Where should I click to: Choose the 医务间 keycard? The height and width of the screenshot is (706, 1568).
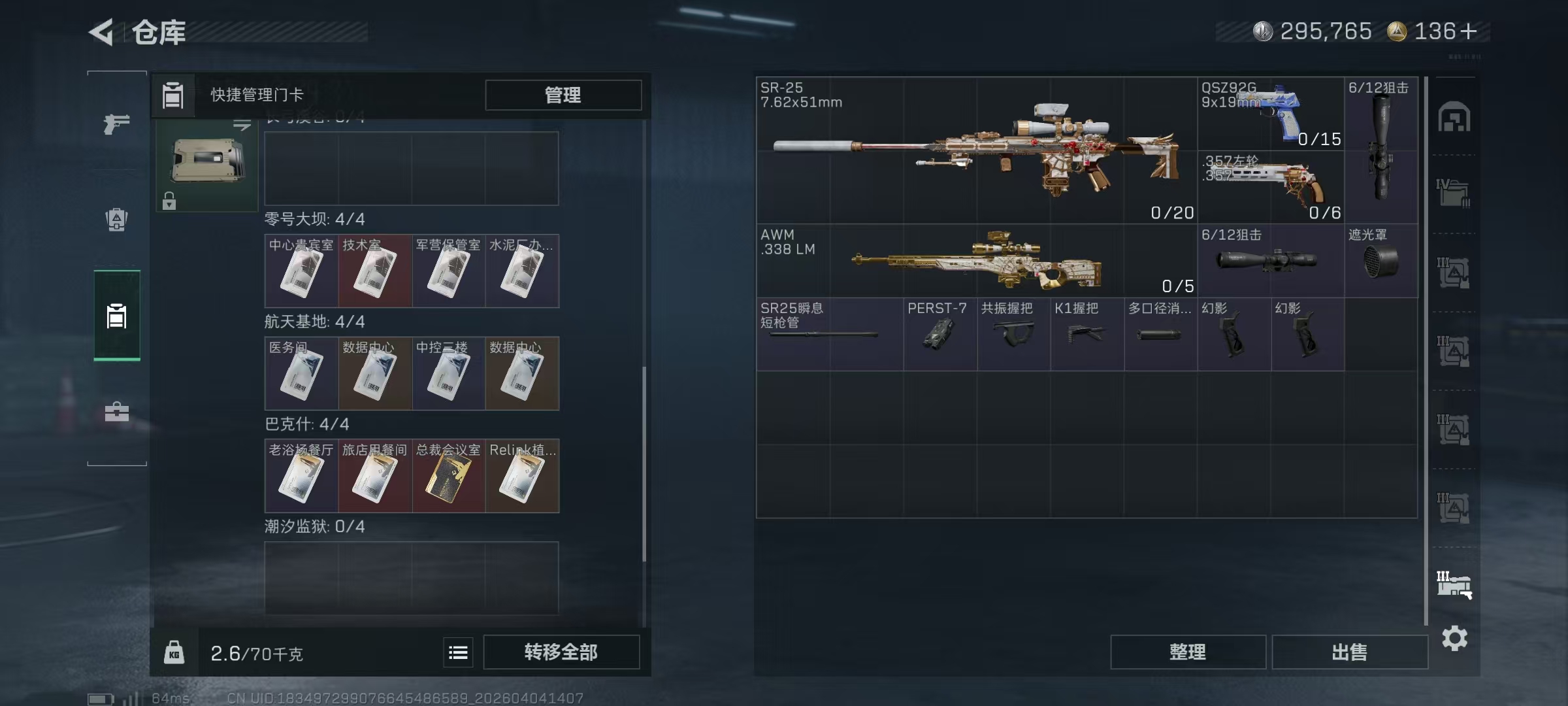(301, 374)
